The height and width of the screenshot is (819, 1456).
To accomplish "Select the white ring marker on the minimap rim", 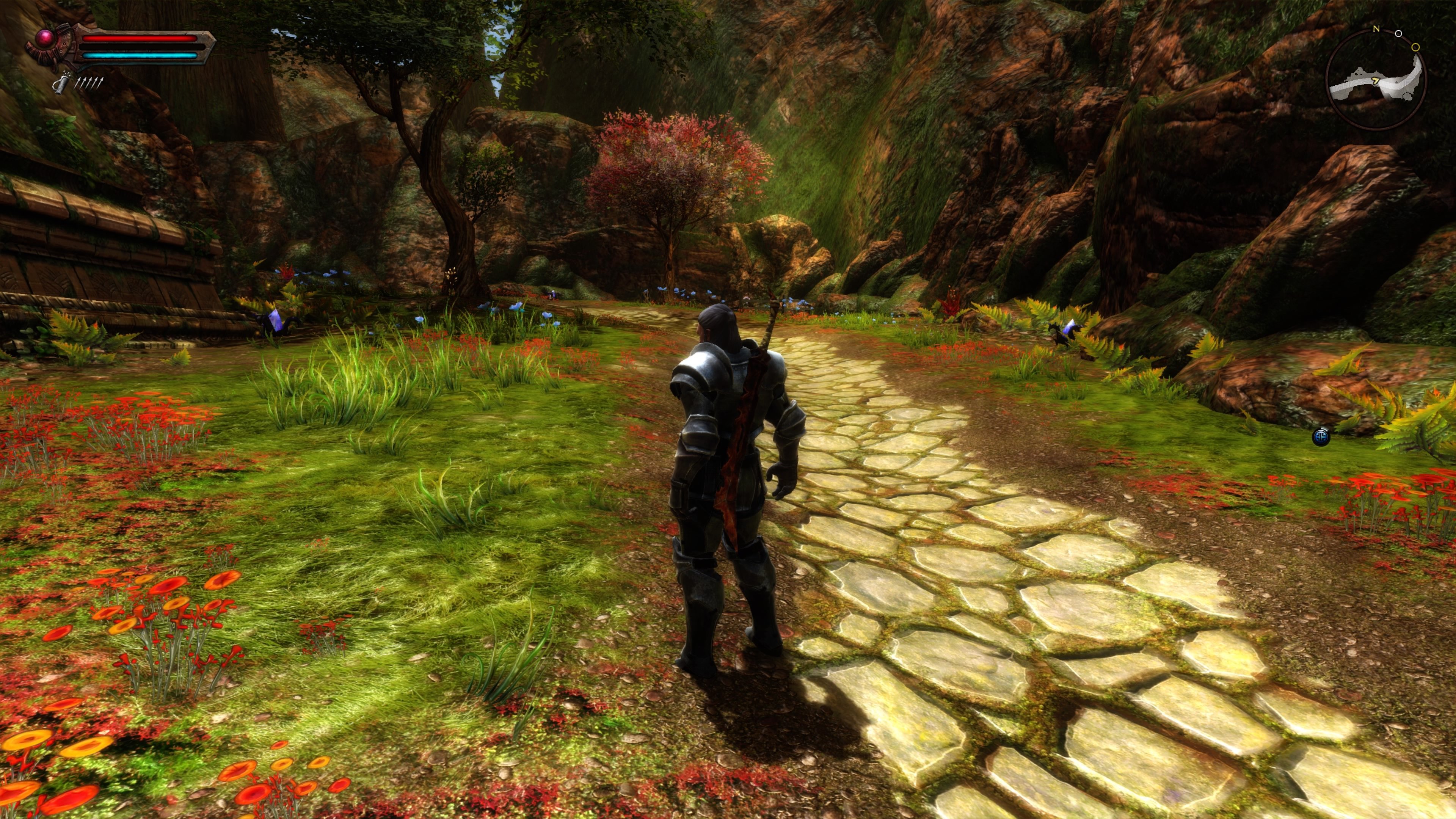I will [x=1398, y=34].
